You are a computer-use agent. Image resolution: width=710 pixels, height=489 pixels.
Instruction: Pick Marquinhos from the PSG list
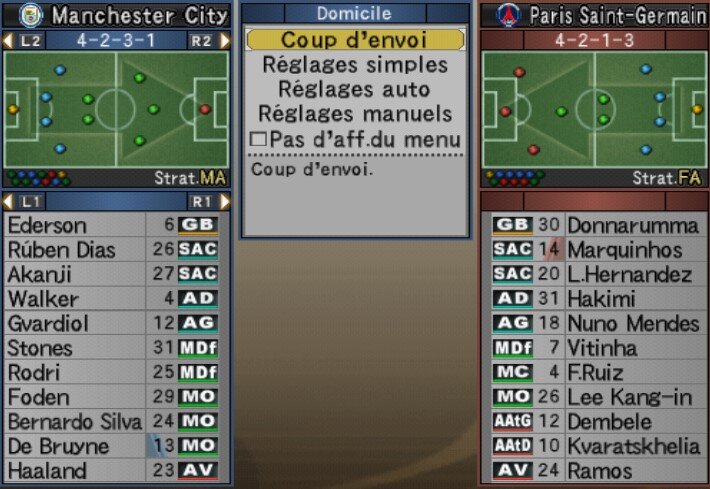(x=624, y=250)
